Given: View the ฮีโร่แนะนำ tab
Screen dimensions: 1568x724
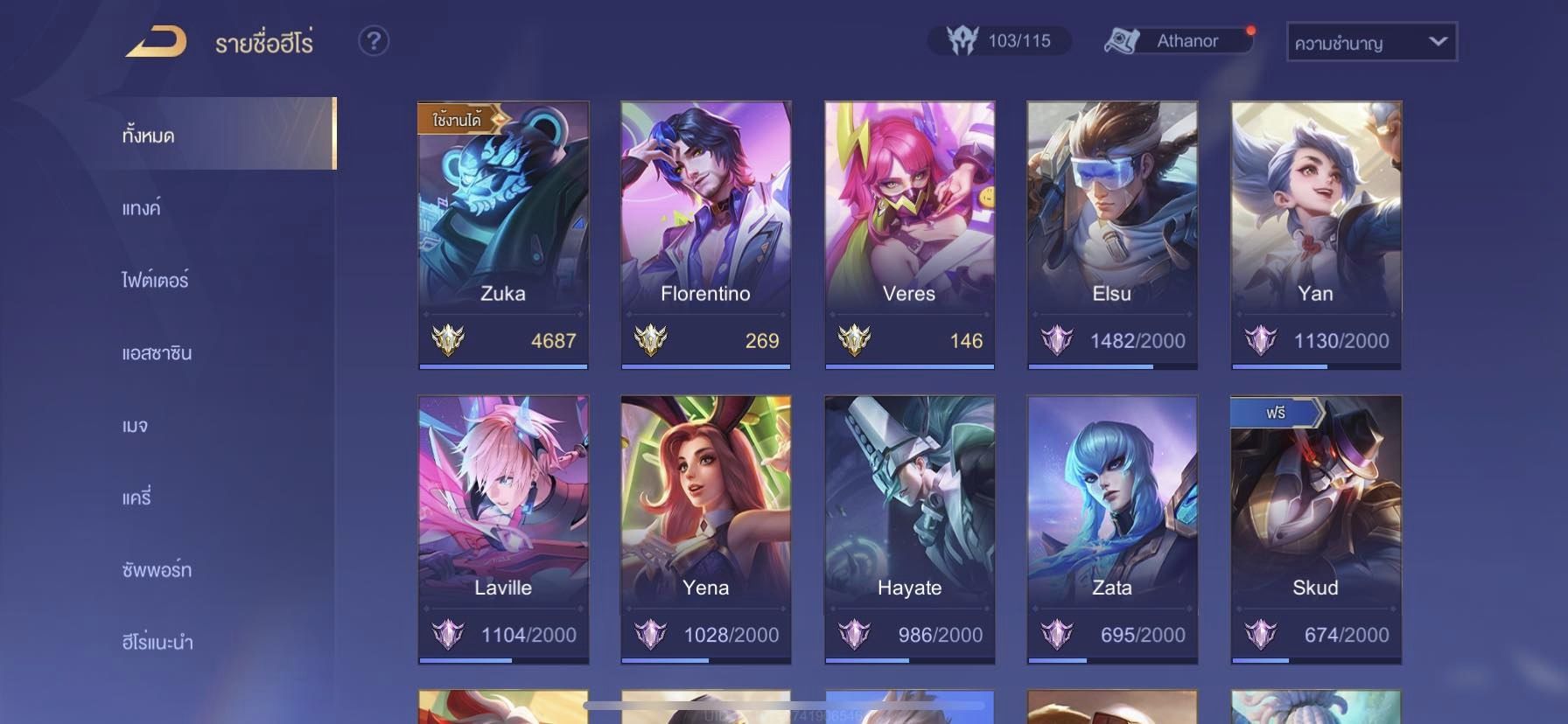Looking at the screenshot, I should (x=158, y=643).
